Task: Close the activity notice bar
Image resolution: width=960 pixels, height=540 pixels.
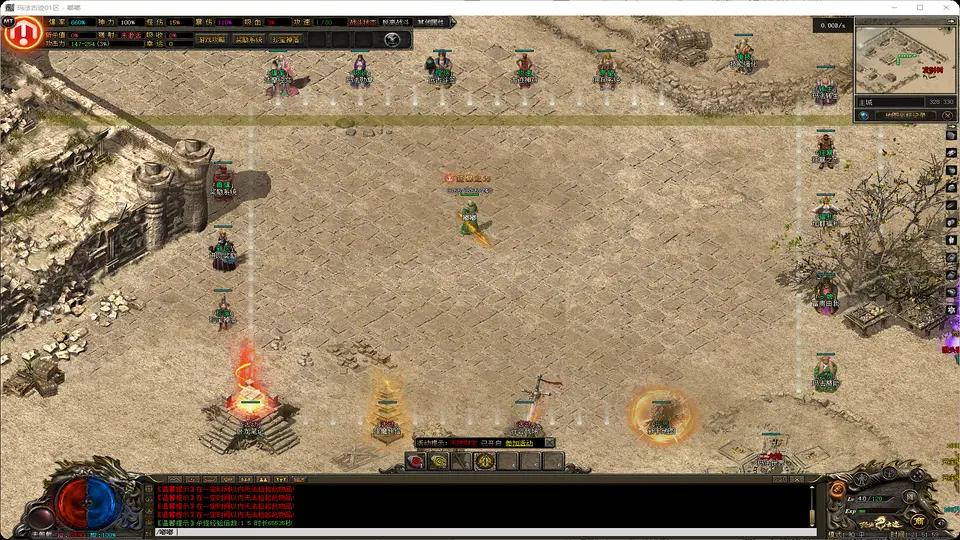Action: tap(550, 442)
